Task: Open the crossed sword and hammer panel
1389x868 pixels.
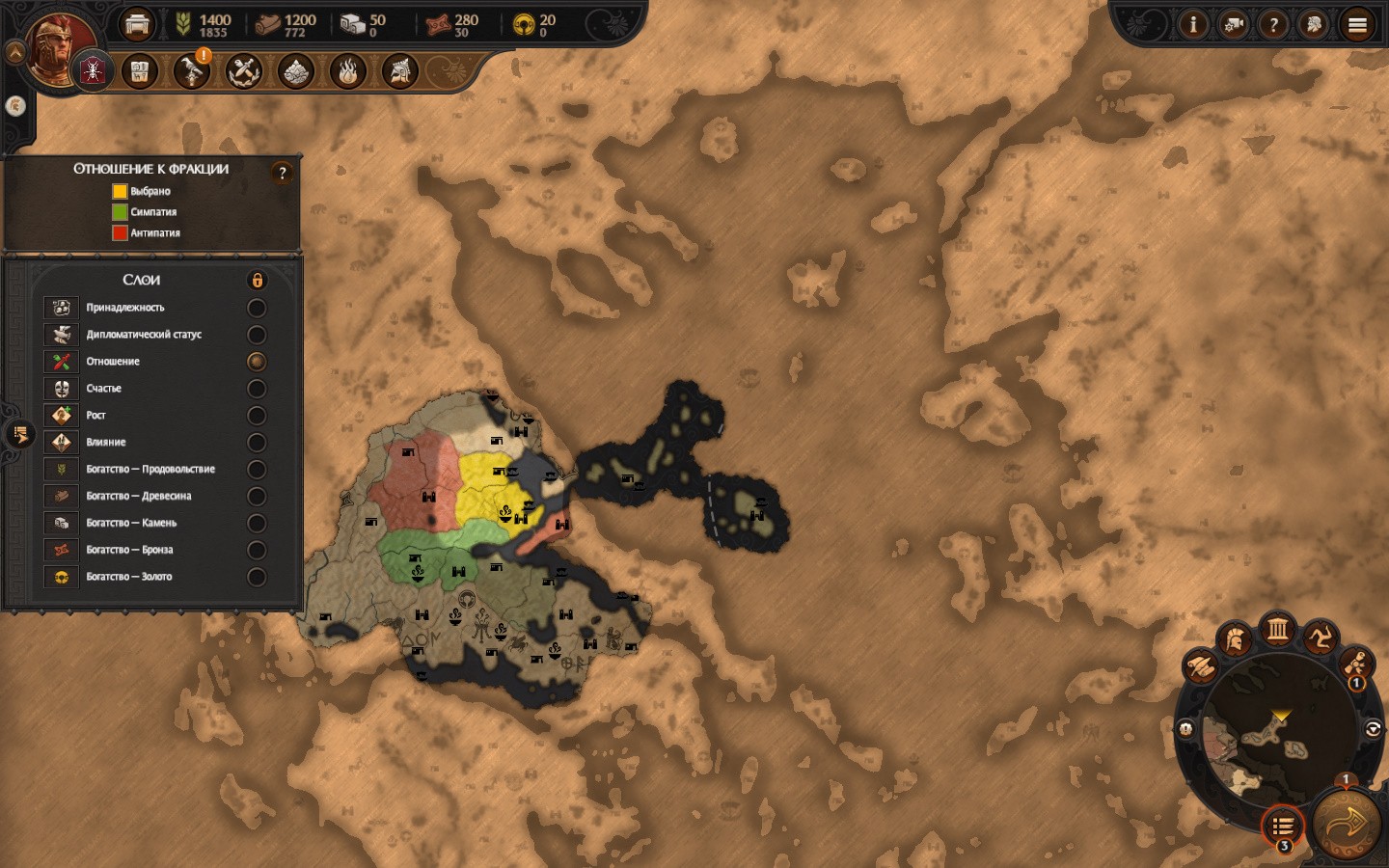Action: [244, 70]
